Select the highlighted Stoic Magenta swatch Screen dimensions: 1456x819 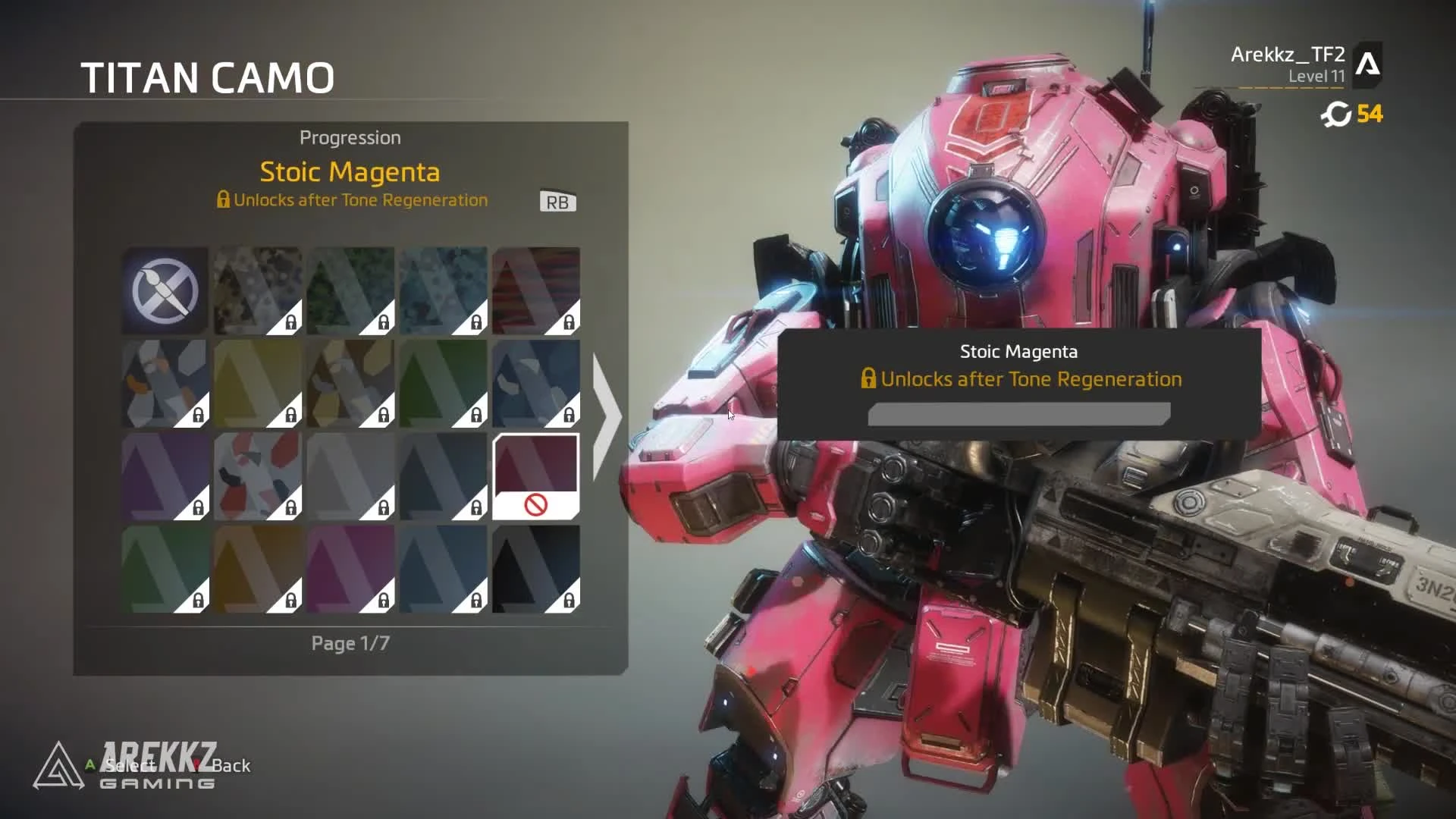[x=535, y=476]
